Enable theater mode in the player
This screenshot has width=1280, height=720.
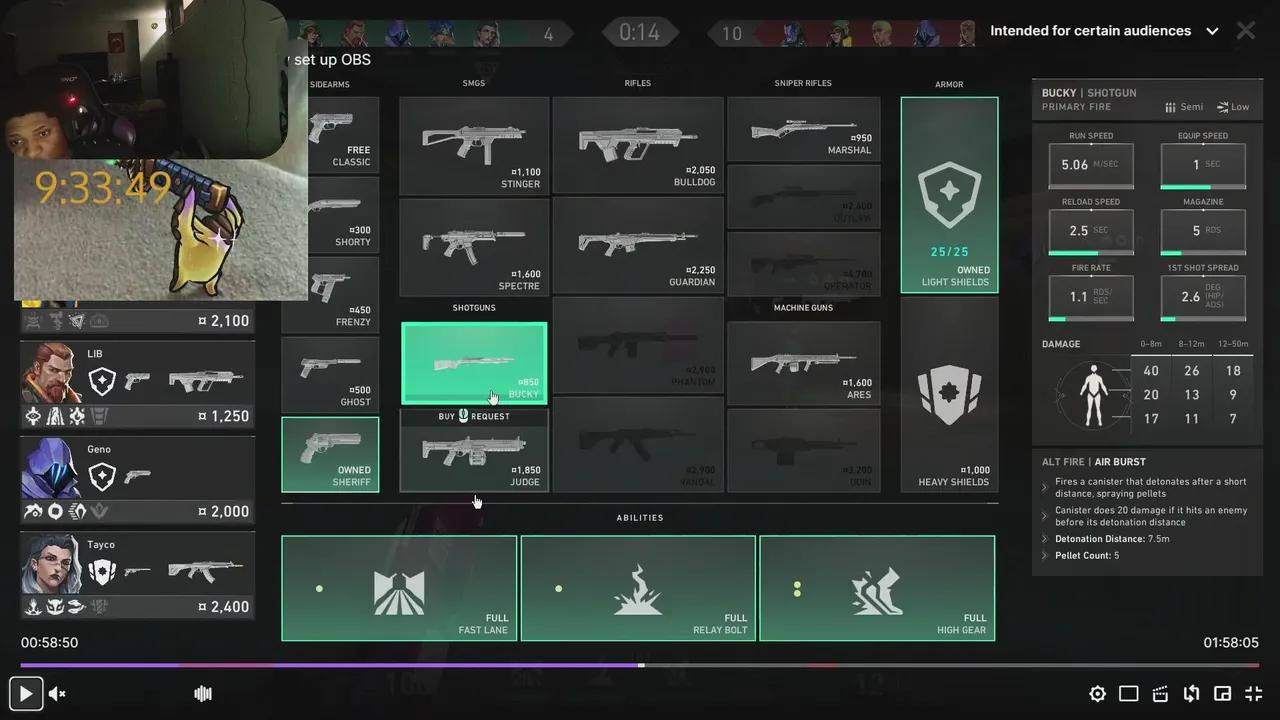click(x=1128, y=693)
